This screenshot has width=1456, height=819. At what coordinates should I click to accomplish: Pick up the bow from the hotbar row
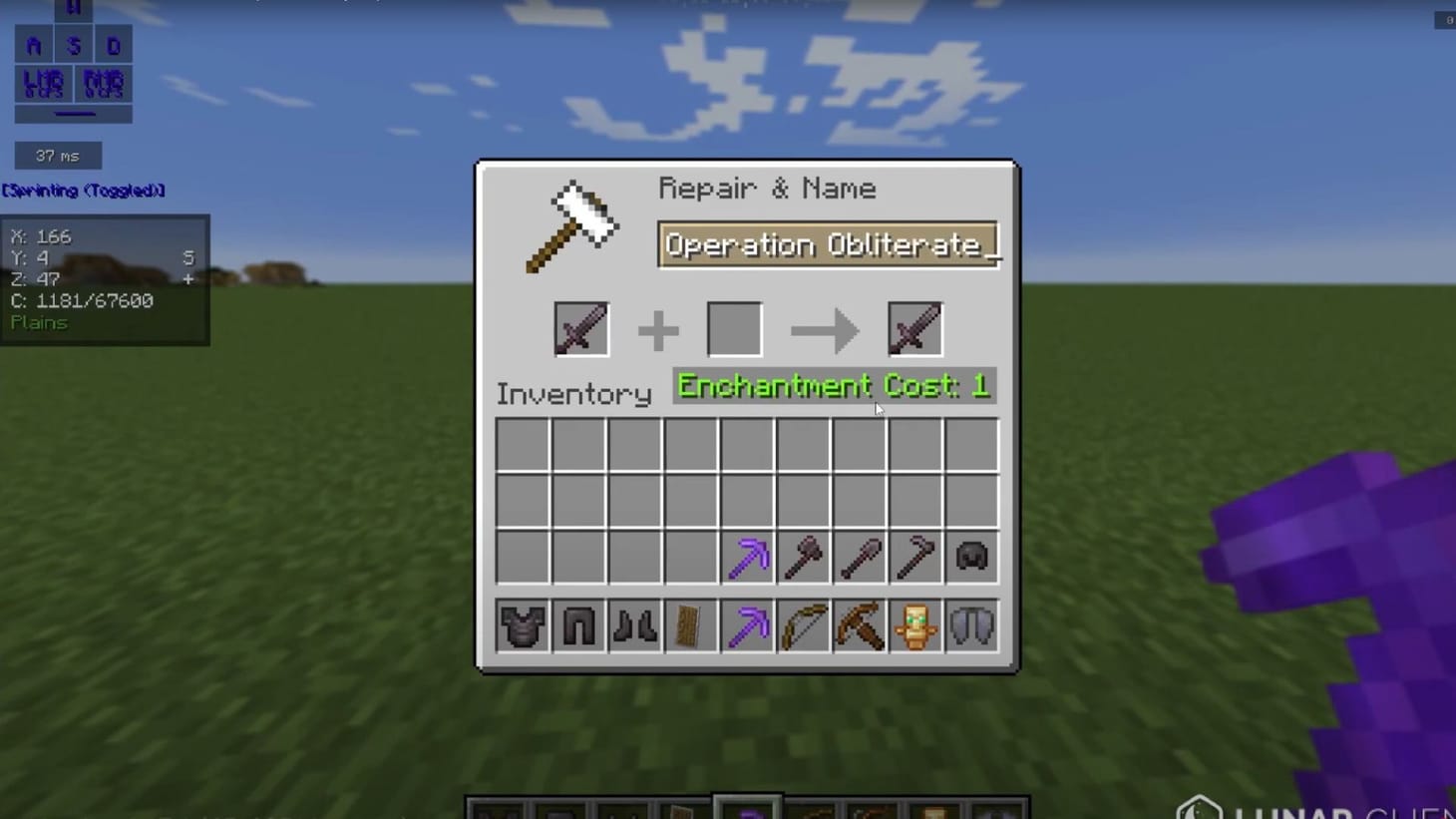click(x=803, y=625)
